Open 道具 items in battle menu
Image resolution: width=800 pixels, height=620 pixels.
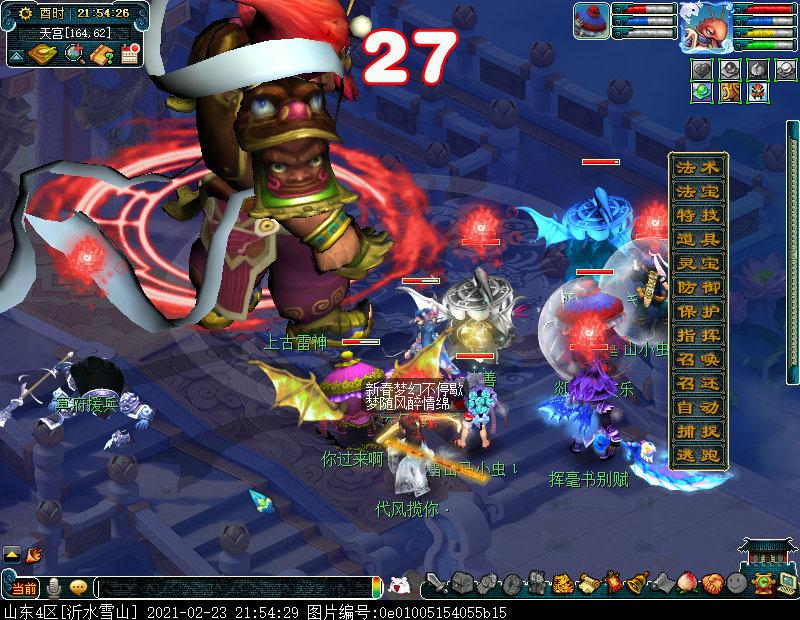[x=698, y=239]
